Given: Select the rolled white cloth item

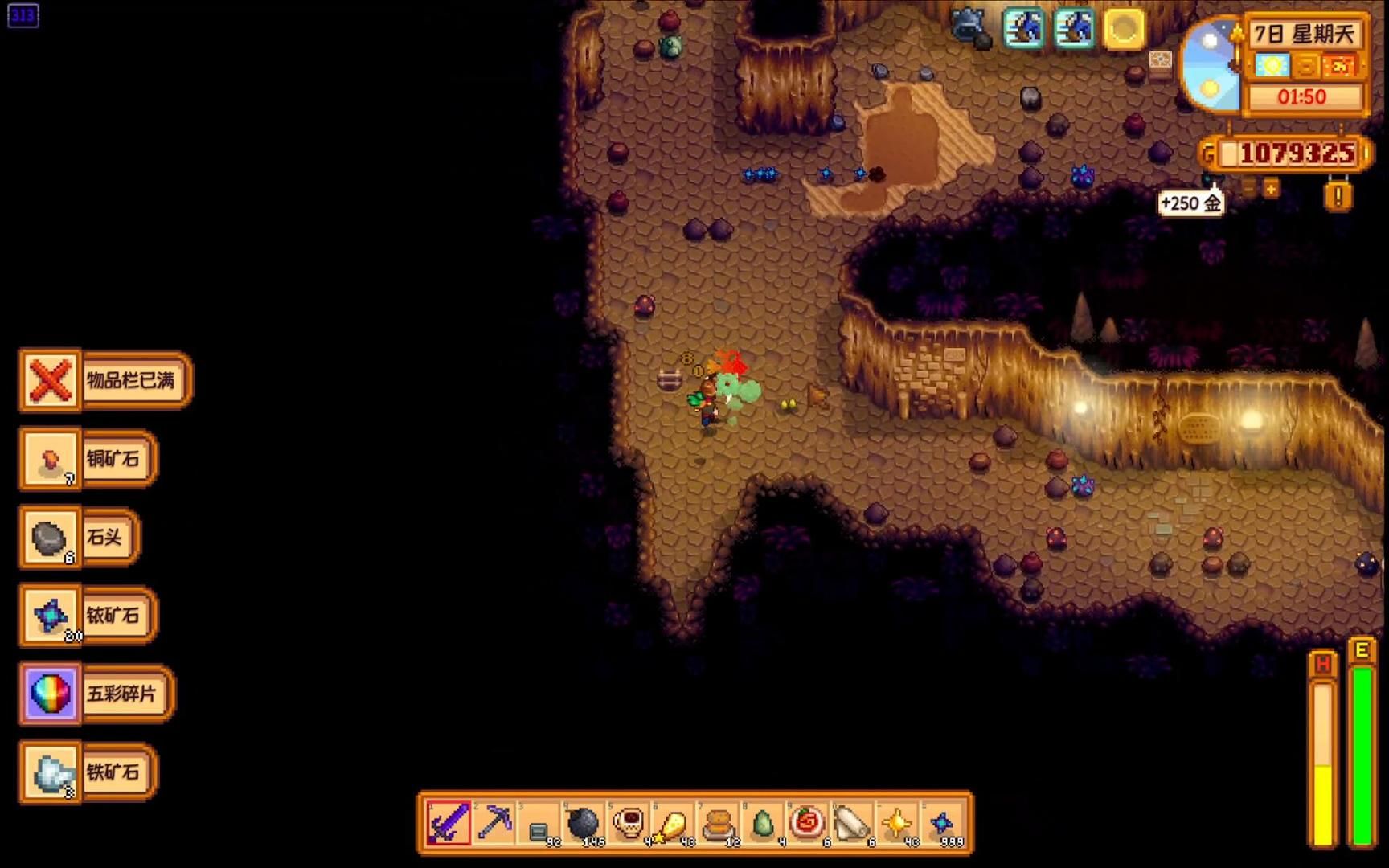Looking at the screenshot, I should (x=852, y=822).
